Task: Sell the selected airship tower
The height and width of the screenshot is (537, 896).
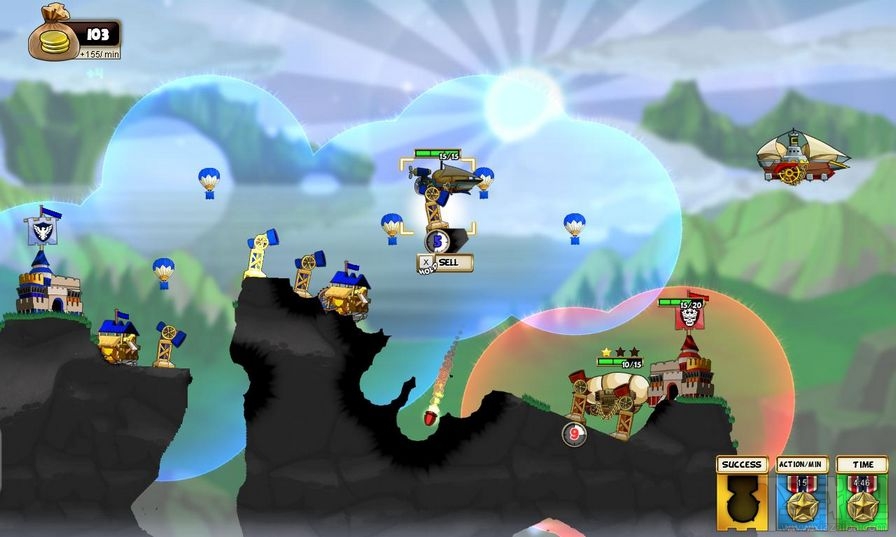Action: 446,262
